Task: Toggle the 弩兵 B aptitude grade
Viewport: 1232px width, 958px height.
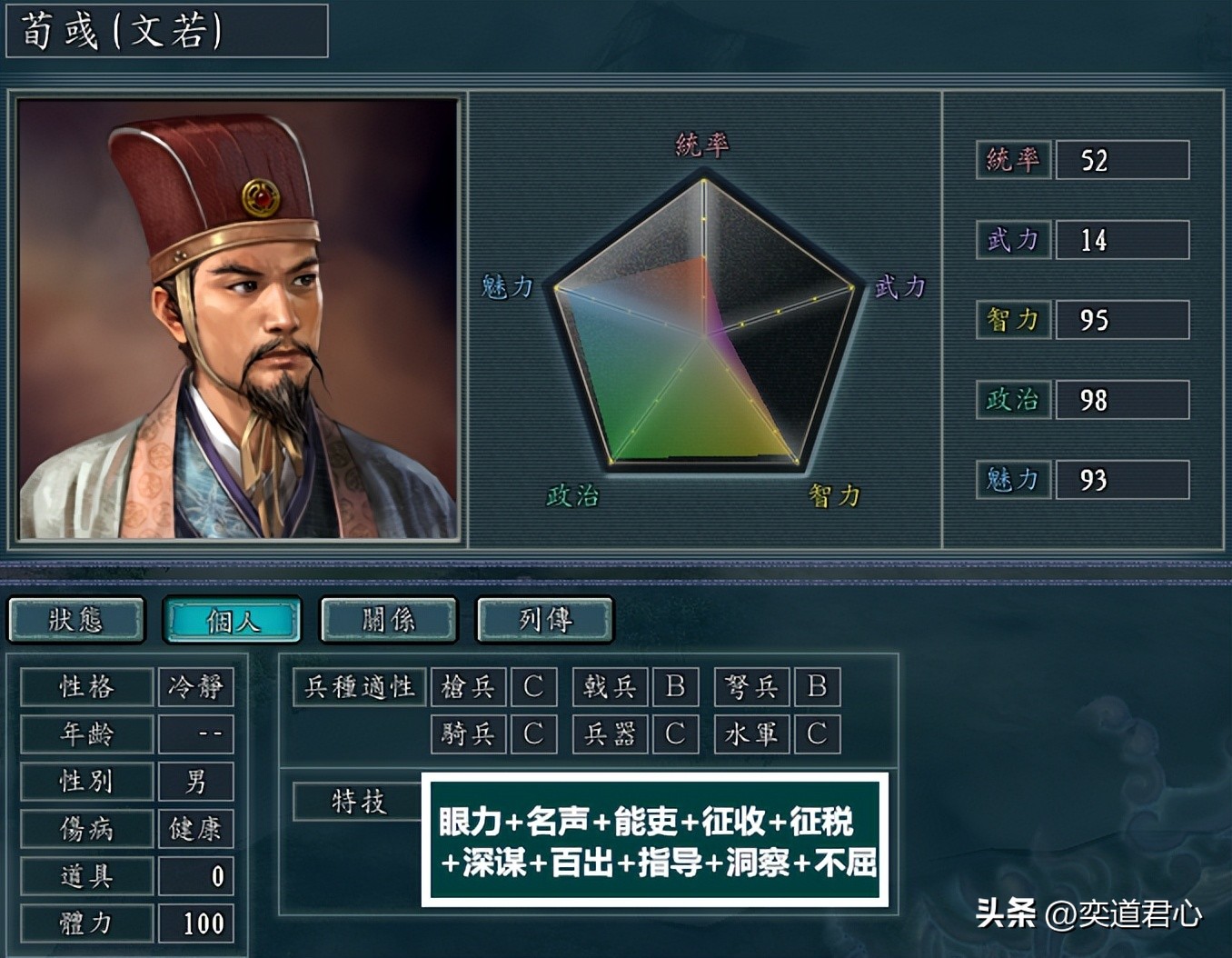Action: click(817, 687)
